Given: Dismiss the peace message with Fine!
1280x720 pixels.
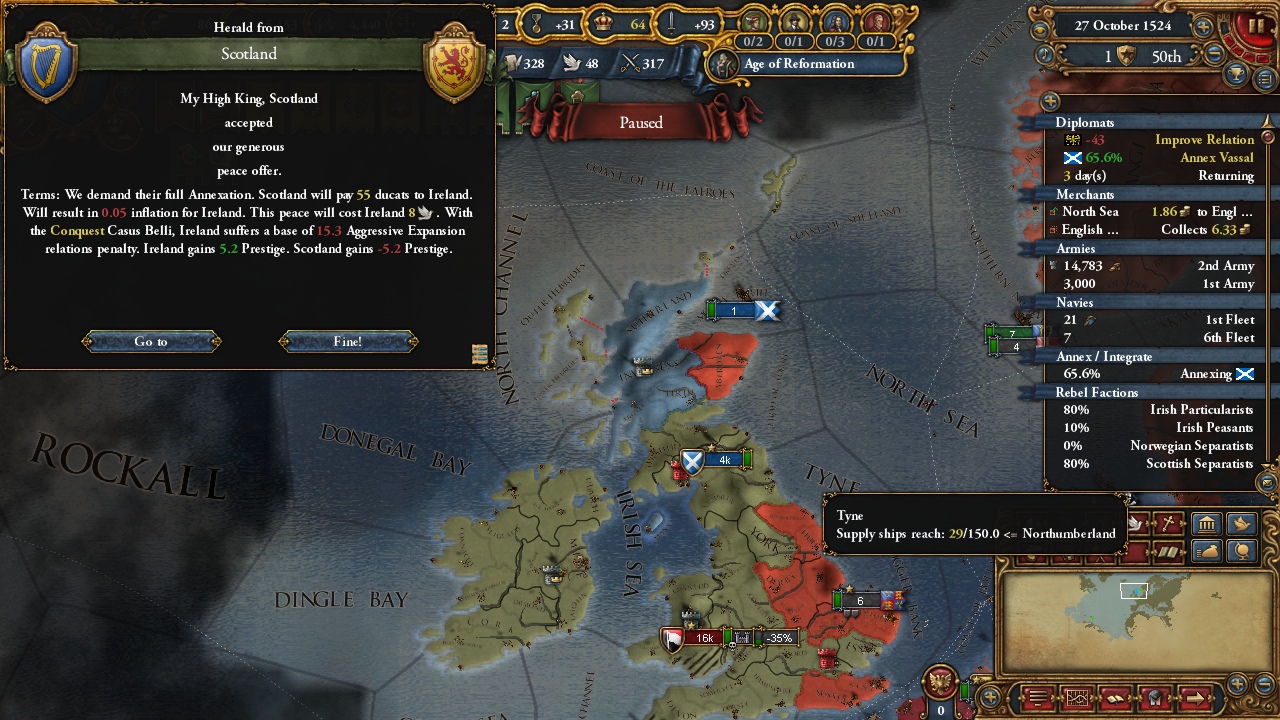Looking at the screenshot, I should point(348,342).
